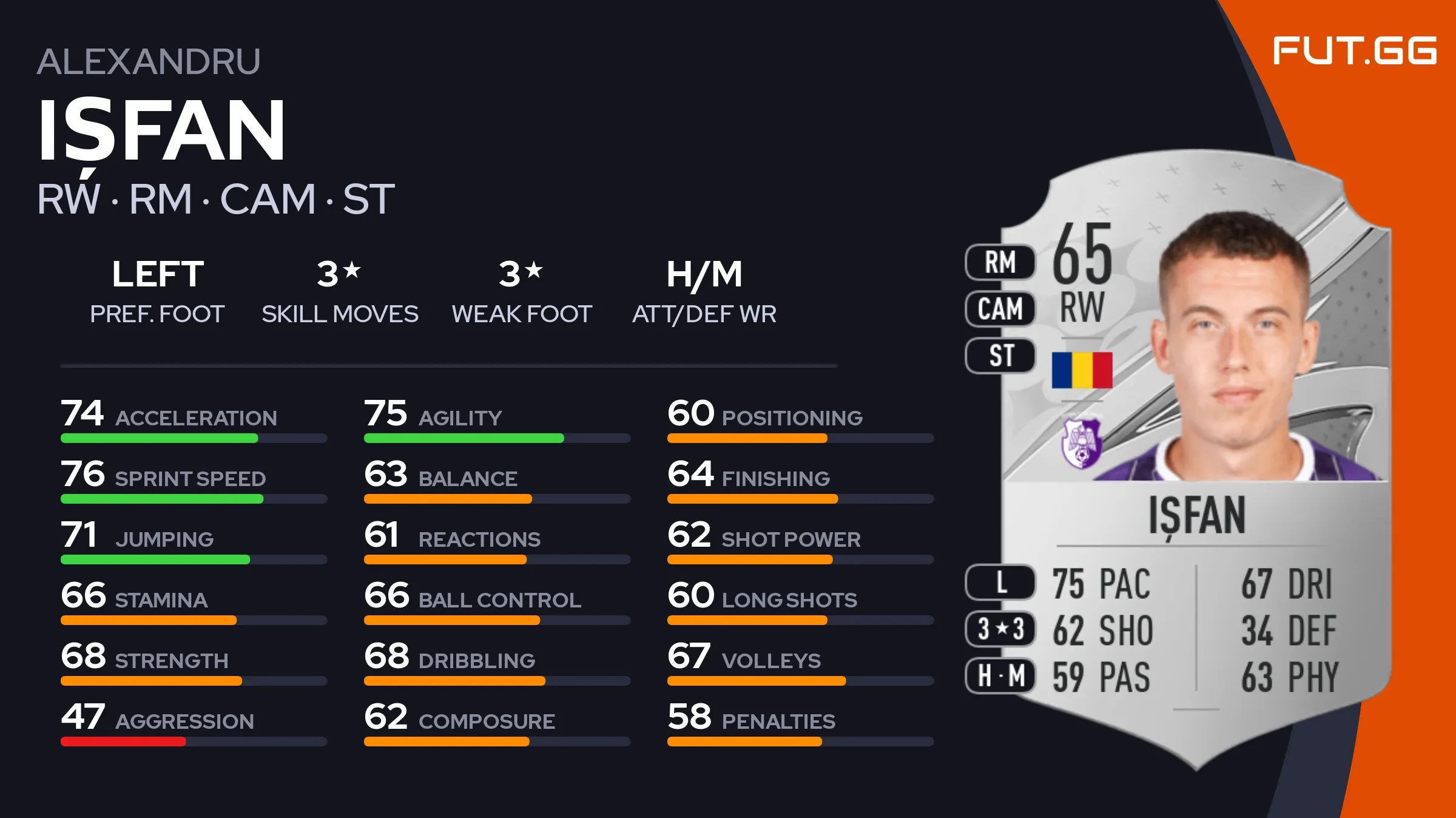
Task: Click the FUT.GG logo
Action: [1354, 50]
